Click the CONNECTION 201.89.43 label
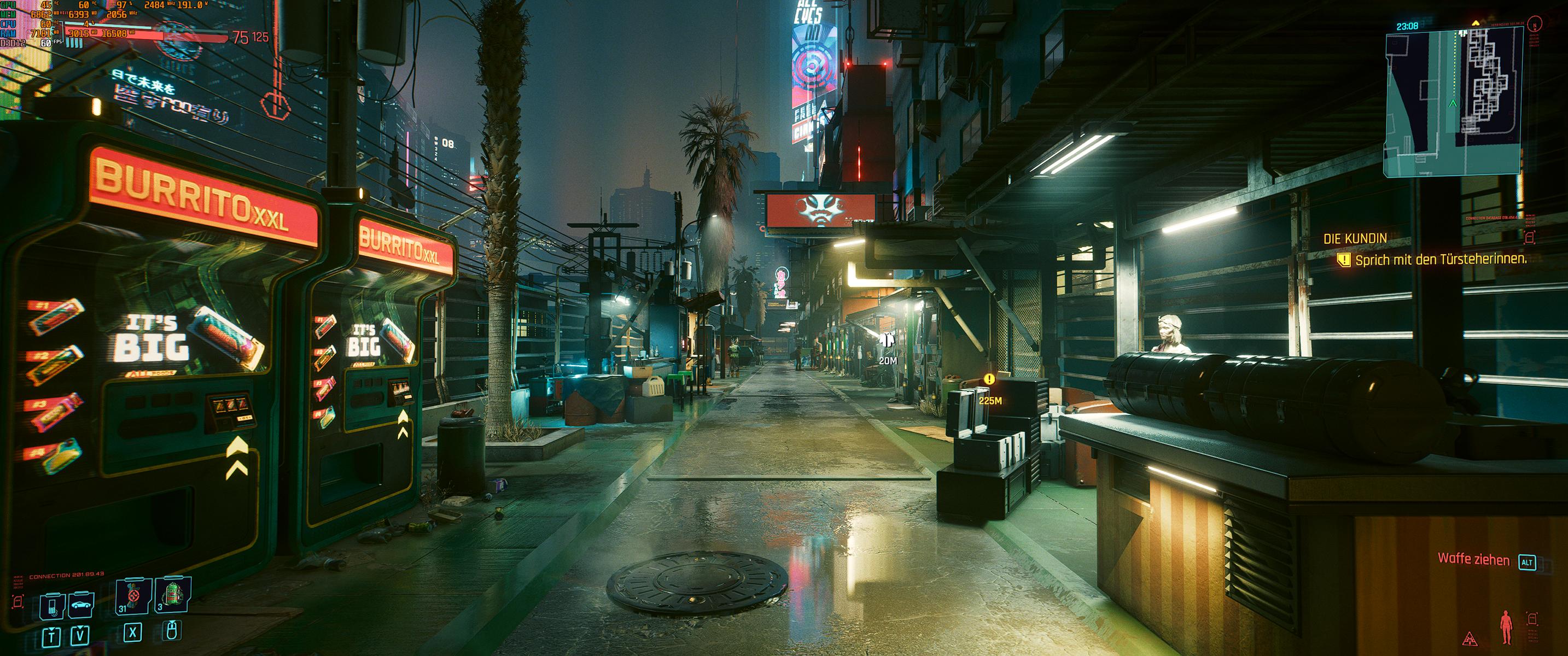The image size is (1568, 656). [x=67, y=575]
